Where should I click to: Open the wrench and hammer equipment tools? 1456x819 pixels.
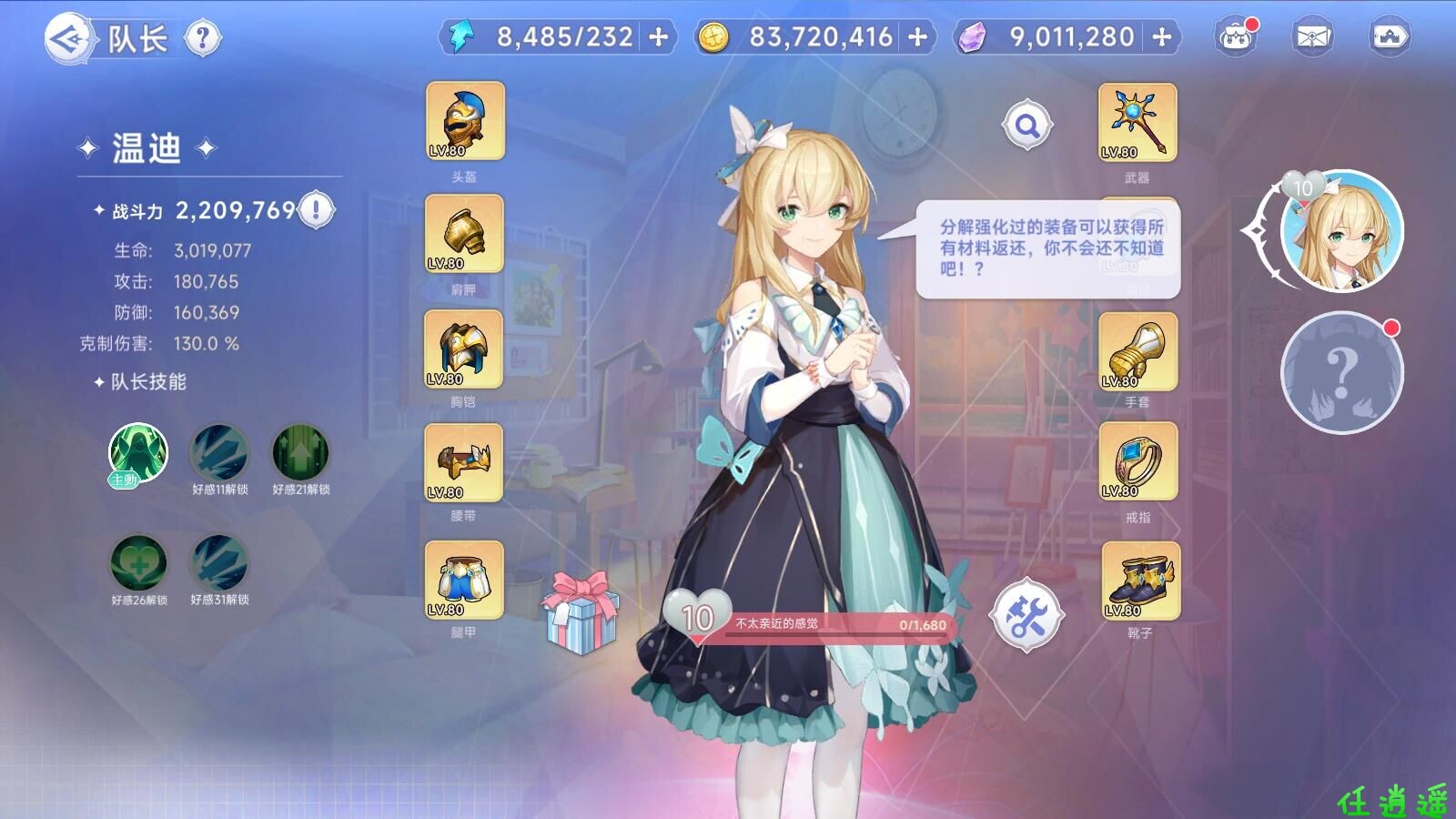click(1027, 616)
